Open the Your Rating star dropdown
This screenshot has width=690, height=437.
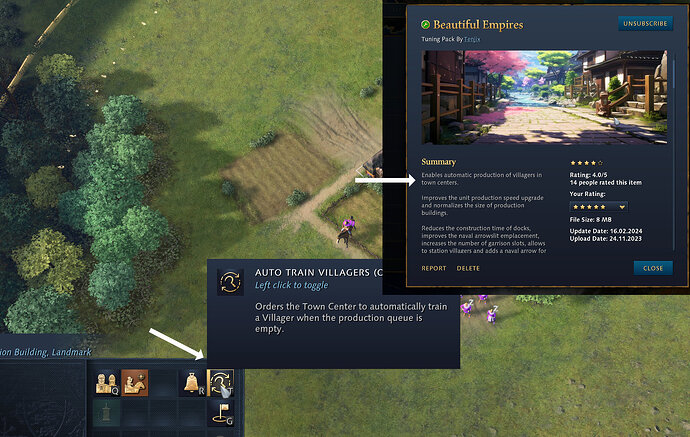597,206
